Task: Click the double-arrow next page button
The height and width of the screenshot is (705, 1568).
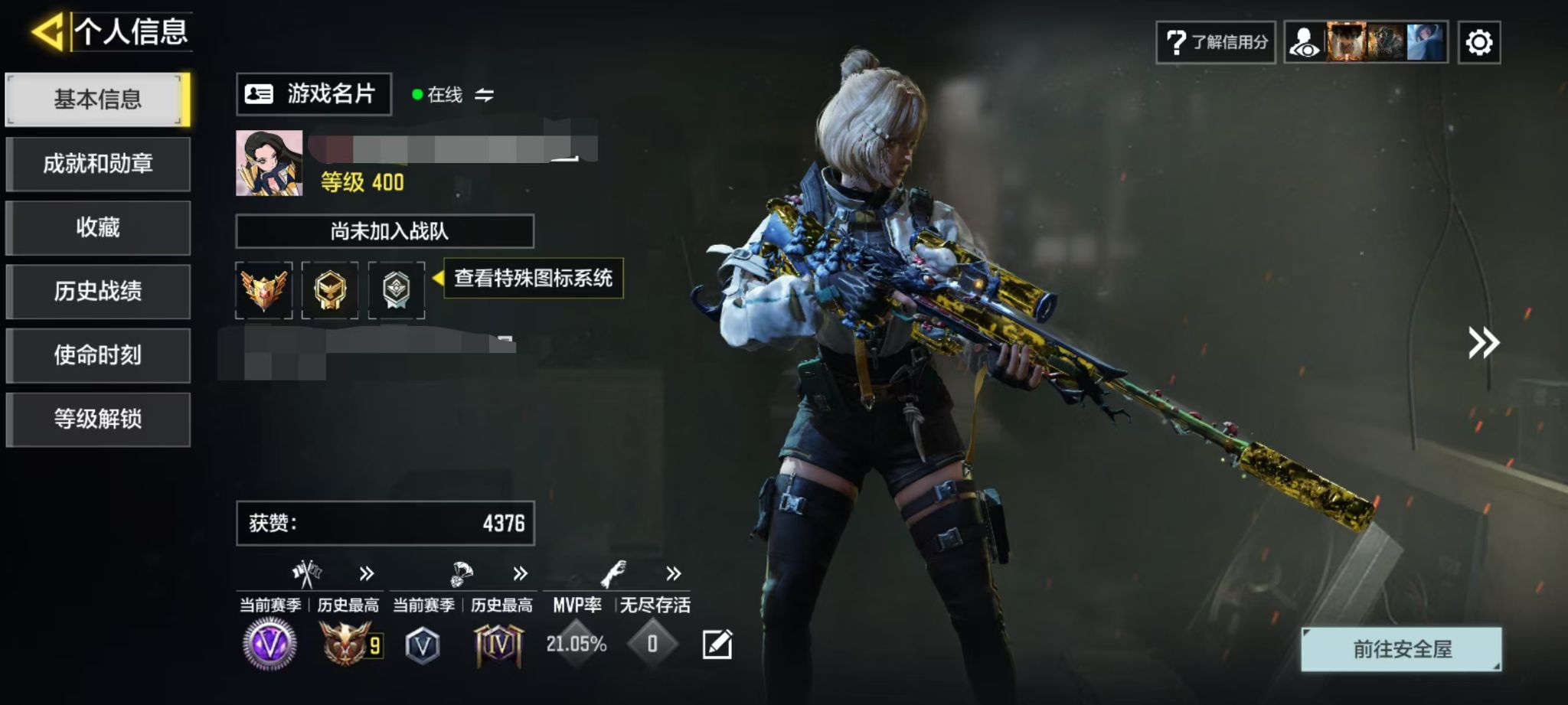Action: [1483, 343]
